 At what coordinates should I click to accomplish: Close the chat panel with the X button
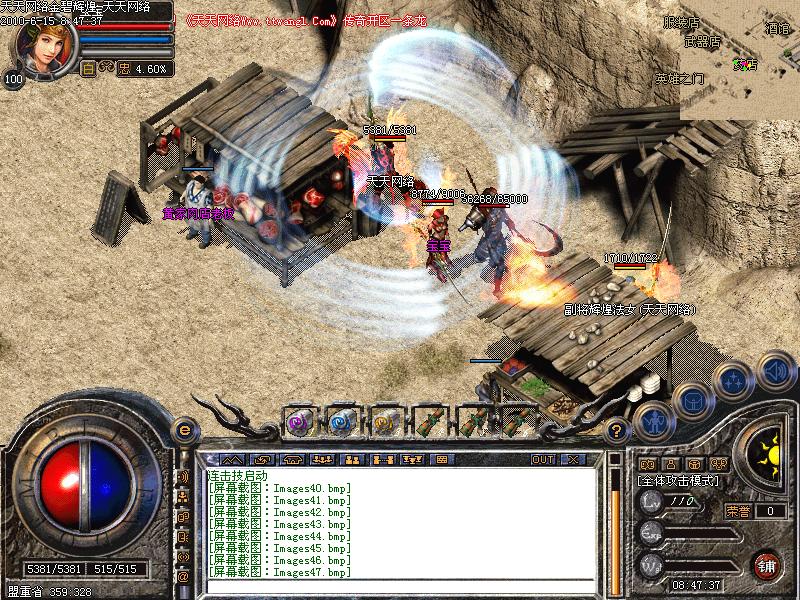[x=573, y=459]
